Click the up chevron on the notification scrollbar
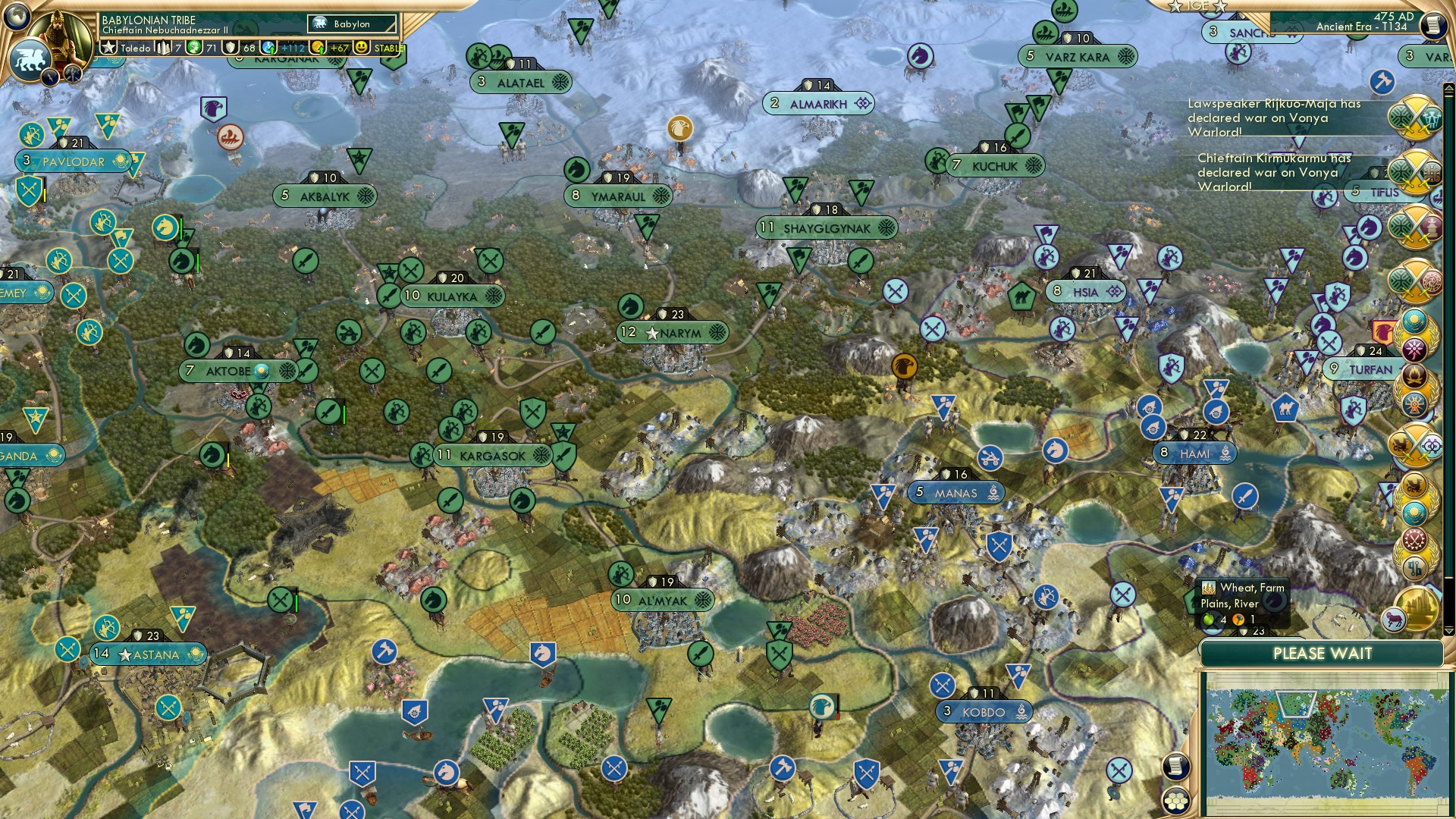The width and height of the screenshot is (1456, 819). (1448, 89)
